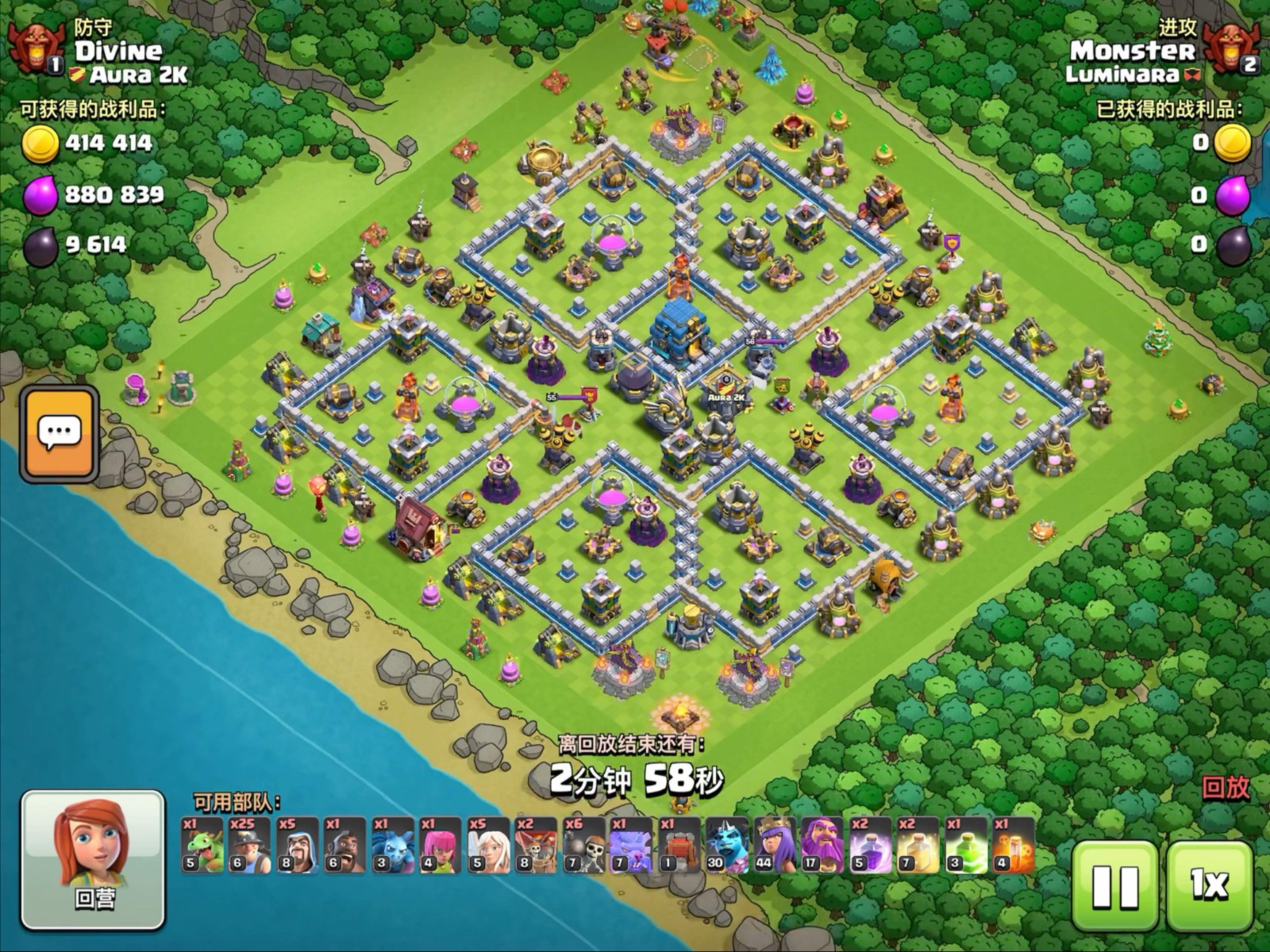1270x952 pixels.
Task: Pick the Balloon troop slot
Action: pos(536,846)
